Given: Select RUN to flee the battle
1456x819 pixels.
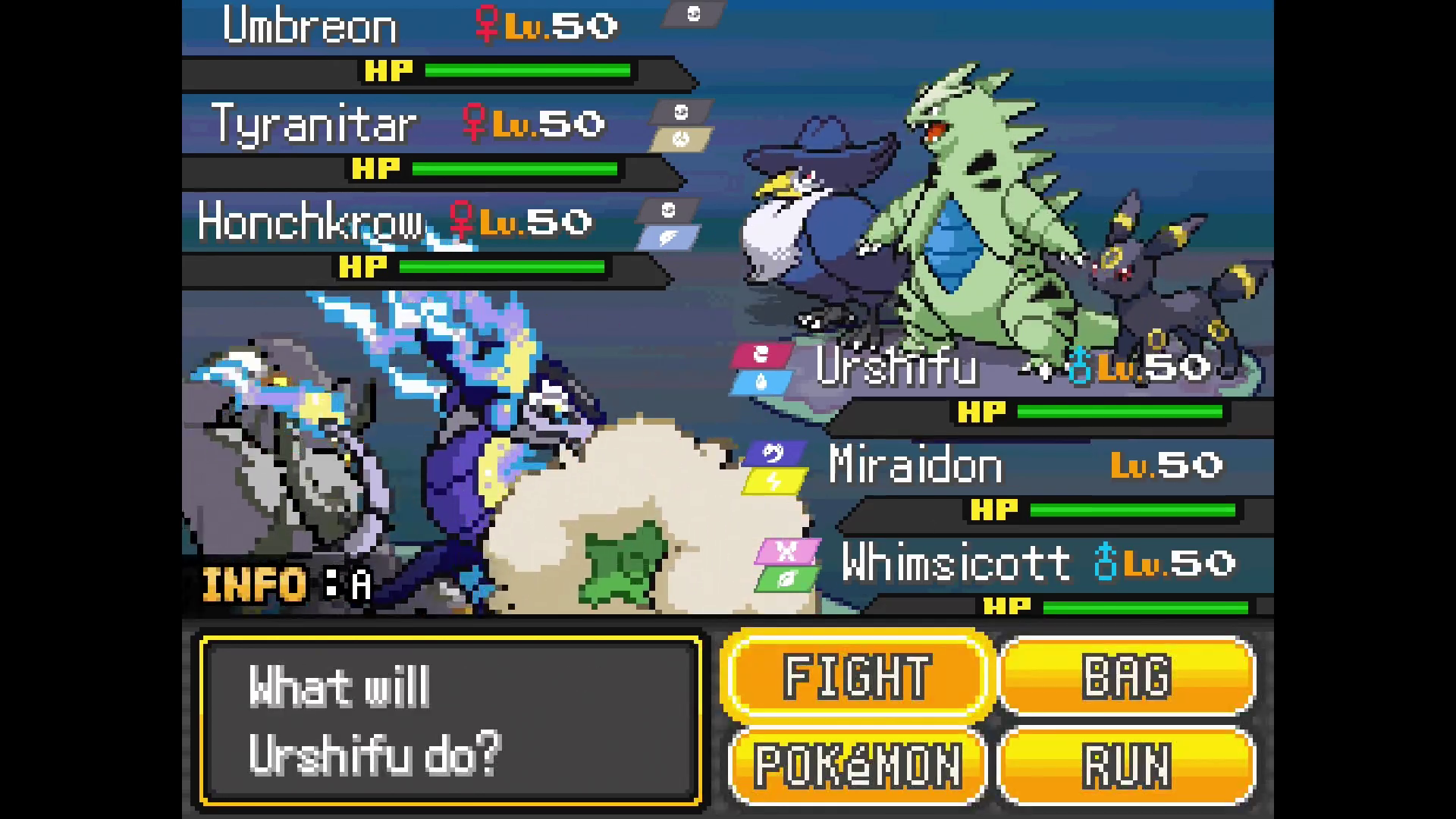Looking at the screenshot, I should pos(1127,764).
